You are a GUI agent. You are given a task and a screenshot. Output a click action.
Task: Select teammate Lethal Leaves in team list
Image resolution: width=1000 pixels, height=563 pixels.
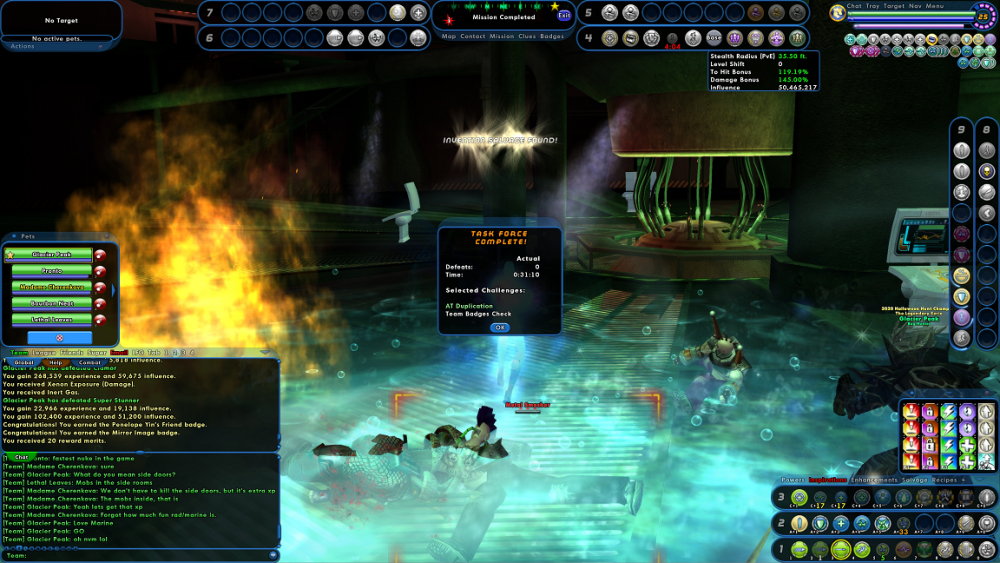[52, 319]
